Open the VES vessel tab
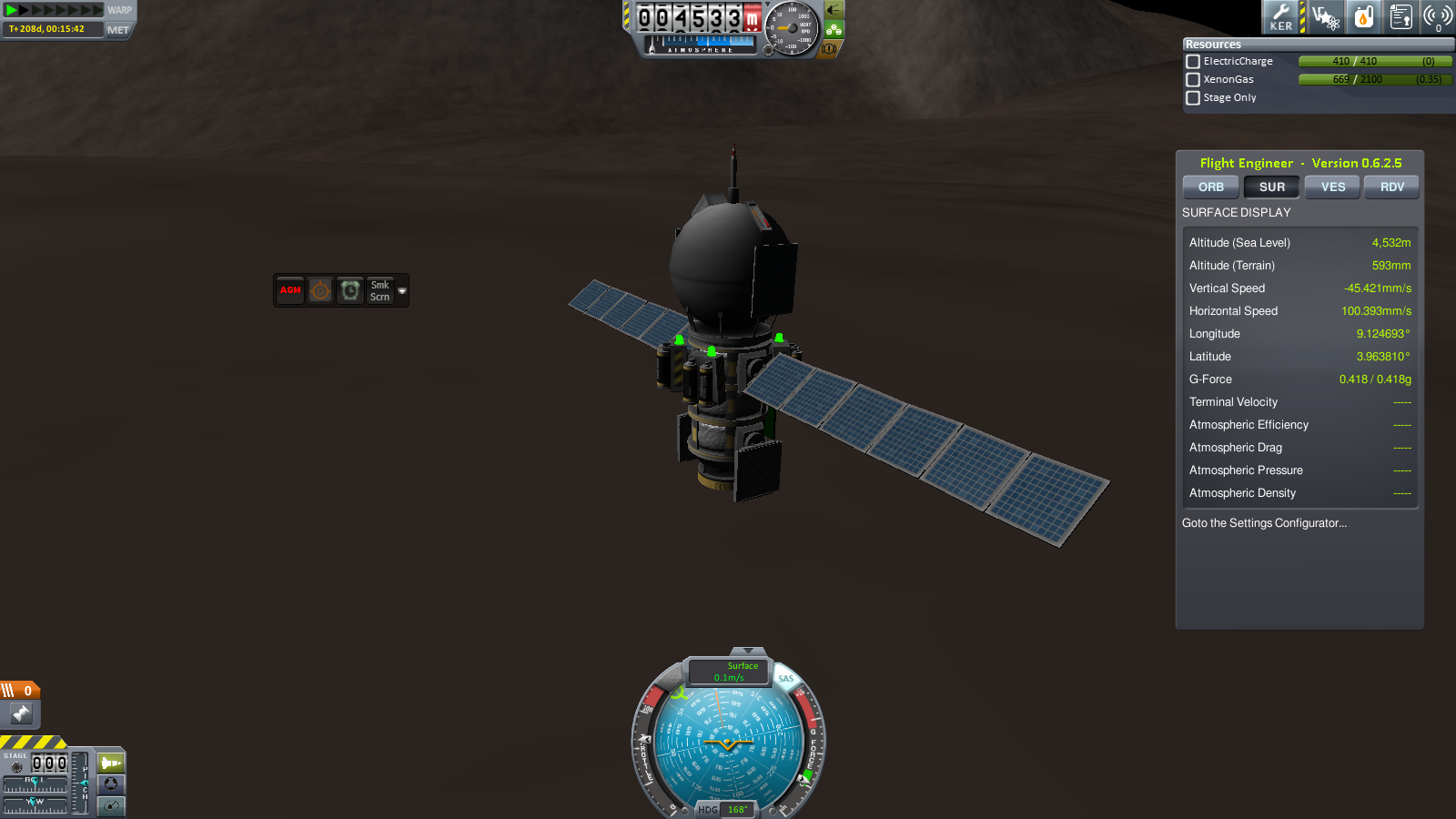The image size is (1456, 819). point(1332,187)
